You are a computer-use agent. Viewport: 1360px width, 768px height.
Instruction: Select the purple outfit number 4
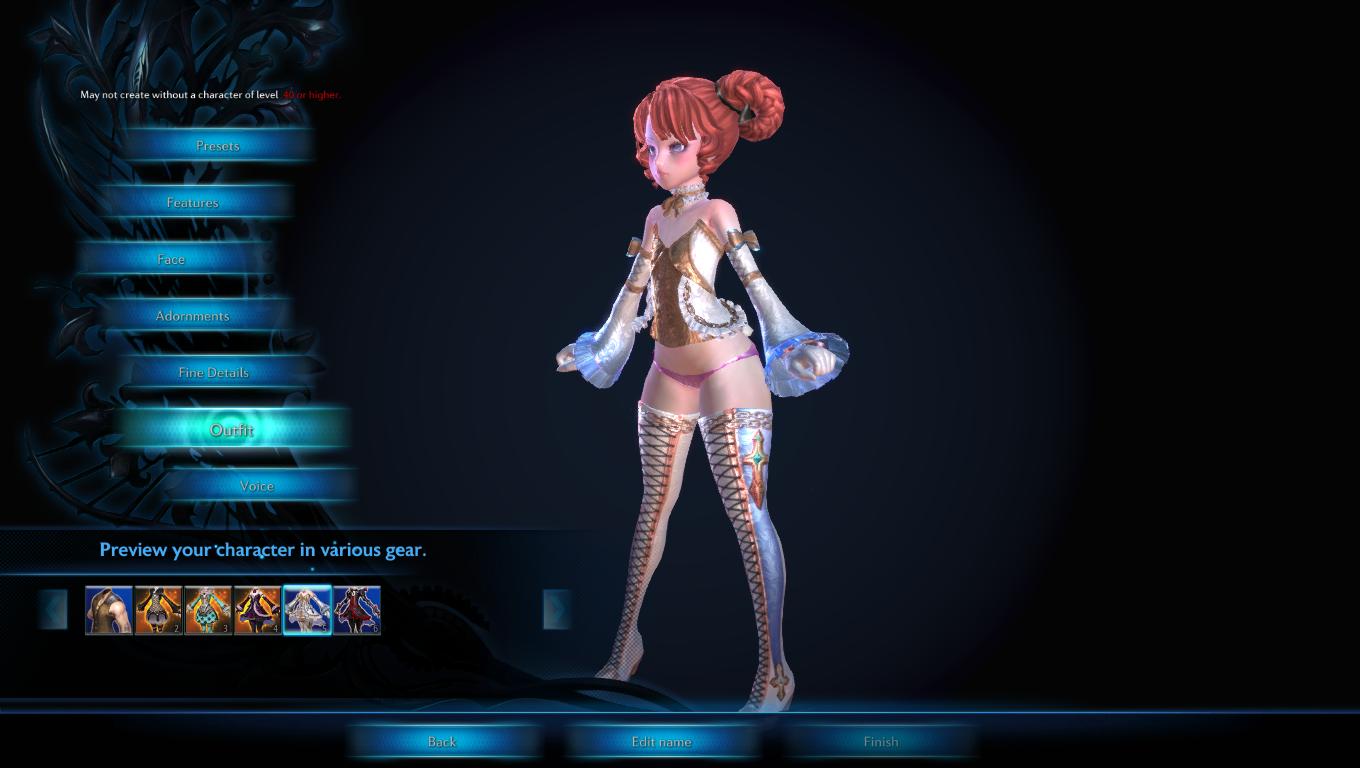258,610
